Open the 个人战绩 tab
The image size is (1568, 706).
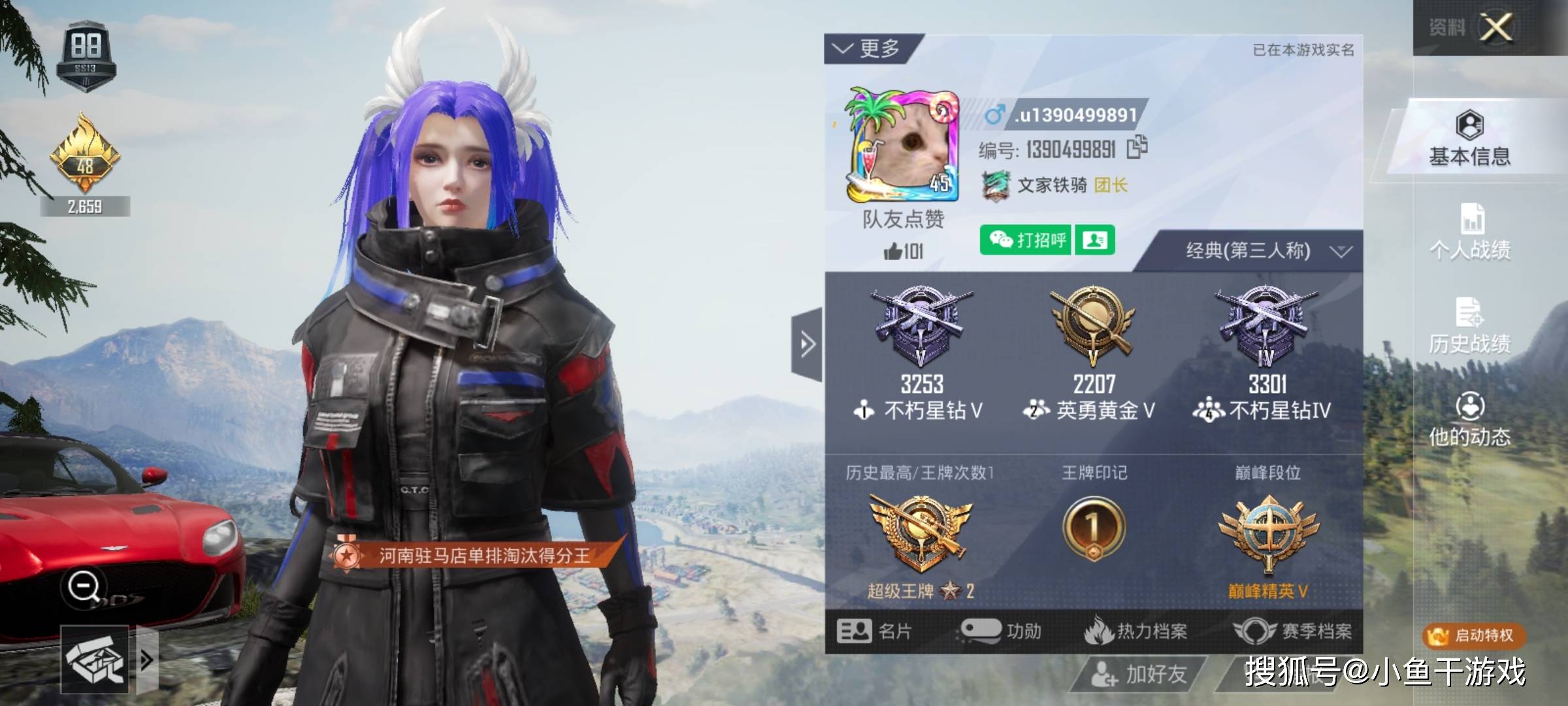(x=1469, y=232)
